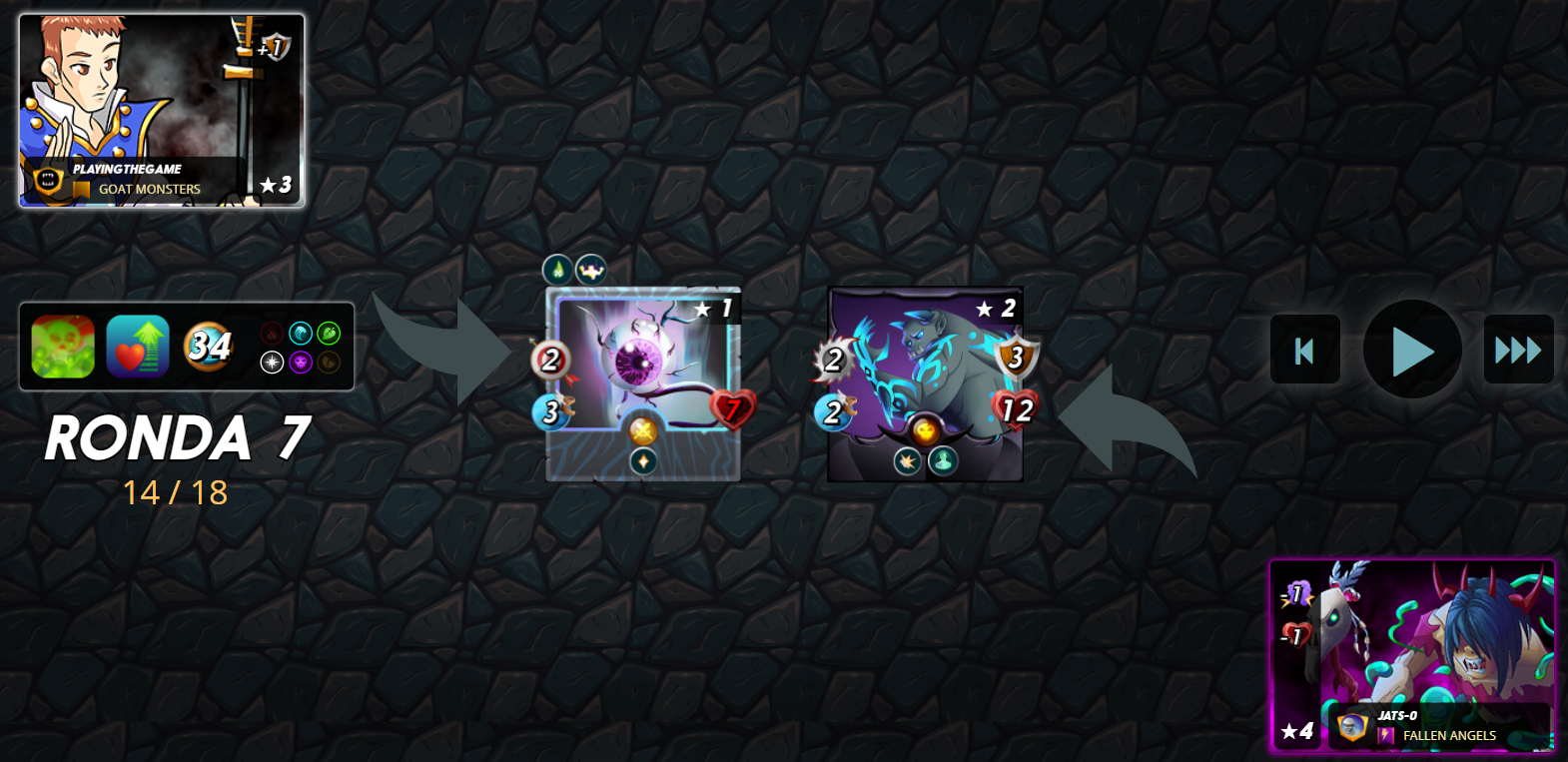Toggle the dimmed Dragon splinter icon

pos(330,363)
